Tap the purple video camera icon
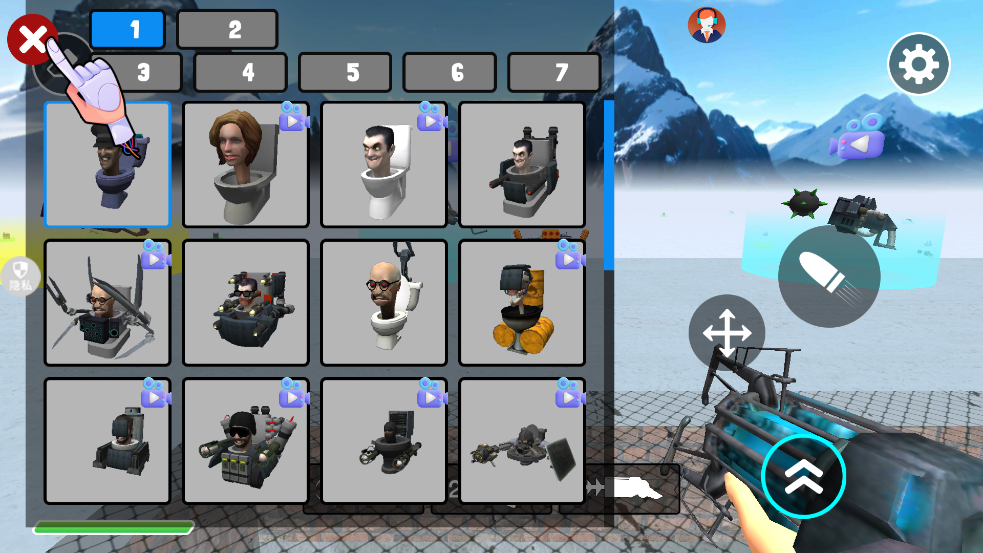This screenshot has width=983, height=553. pyautogui.click(x=857, y=138)
